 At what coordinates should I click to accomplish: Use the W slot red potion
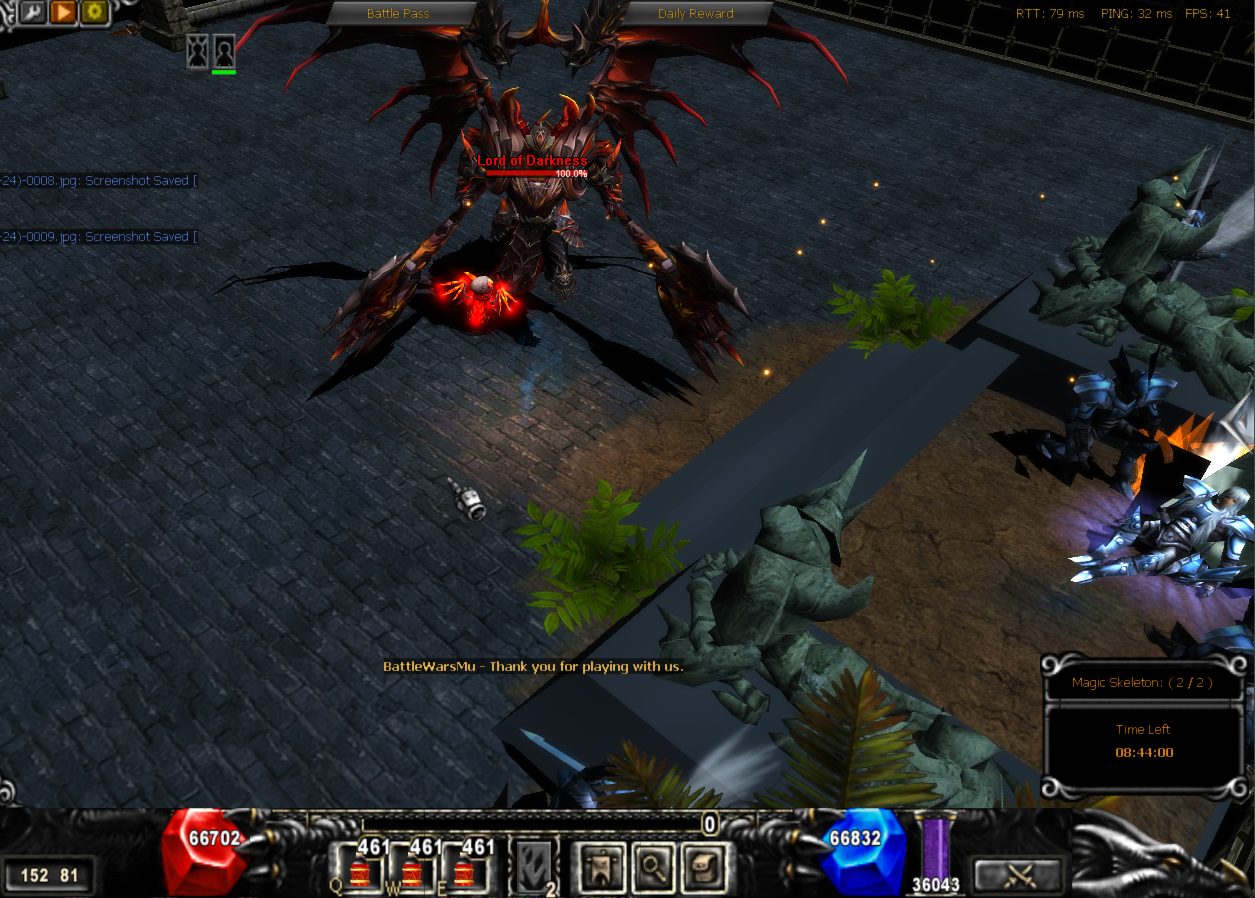click(x=412, y=870)
